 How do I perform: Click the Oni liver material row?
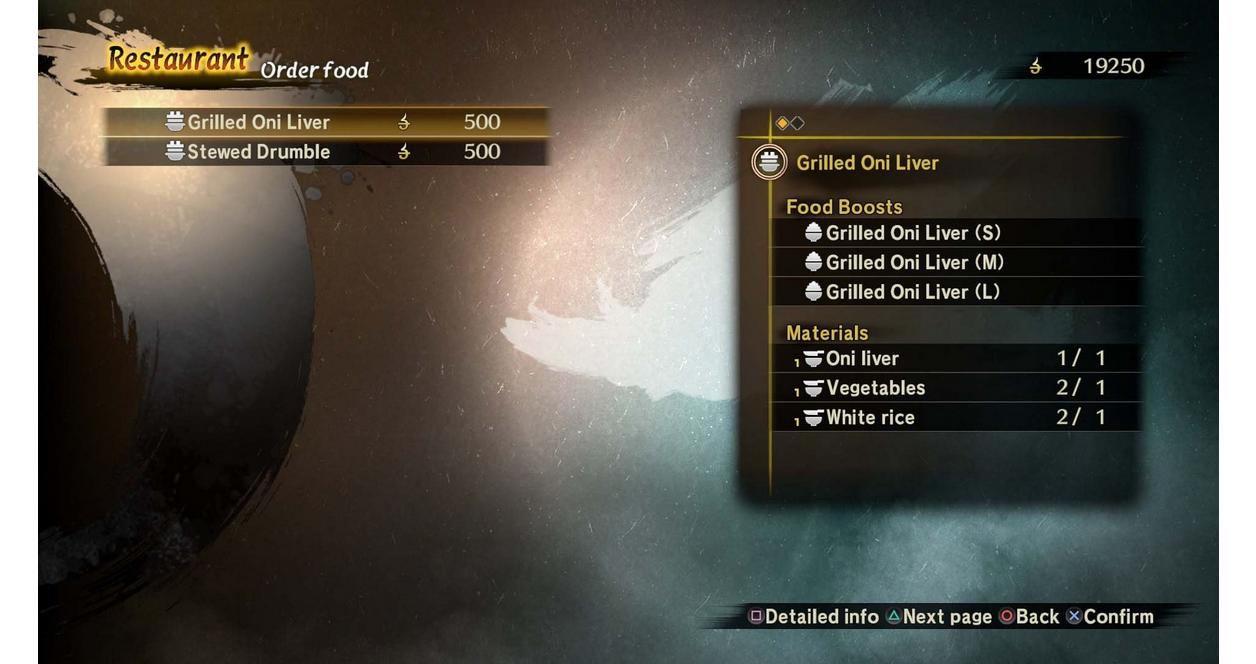[958, 358]
